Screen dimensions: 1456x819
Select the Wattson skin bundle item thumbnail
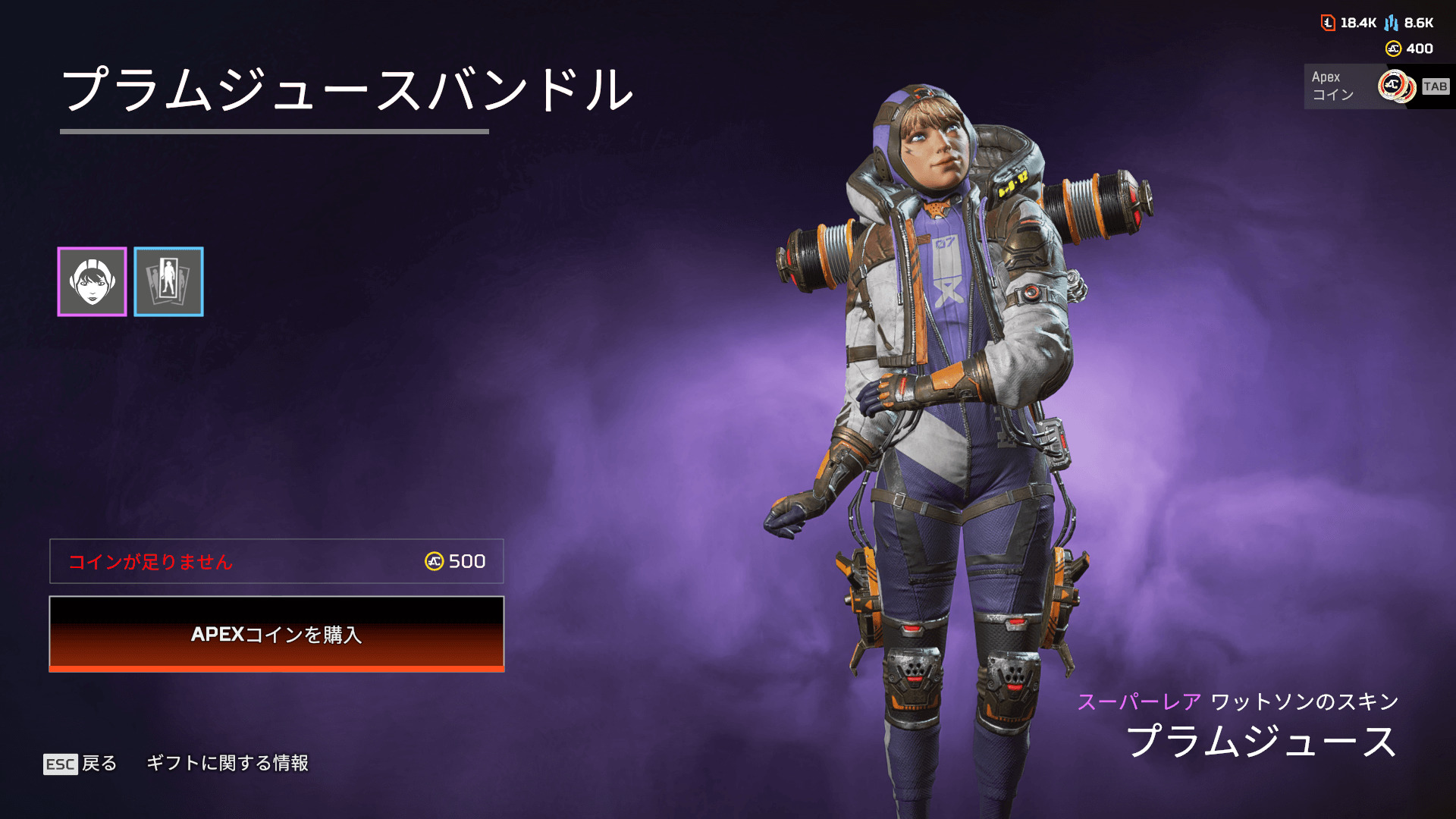pyautogui.click(x=92, y=281)
